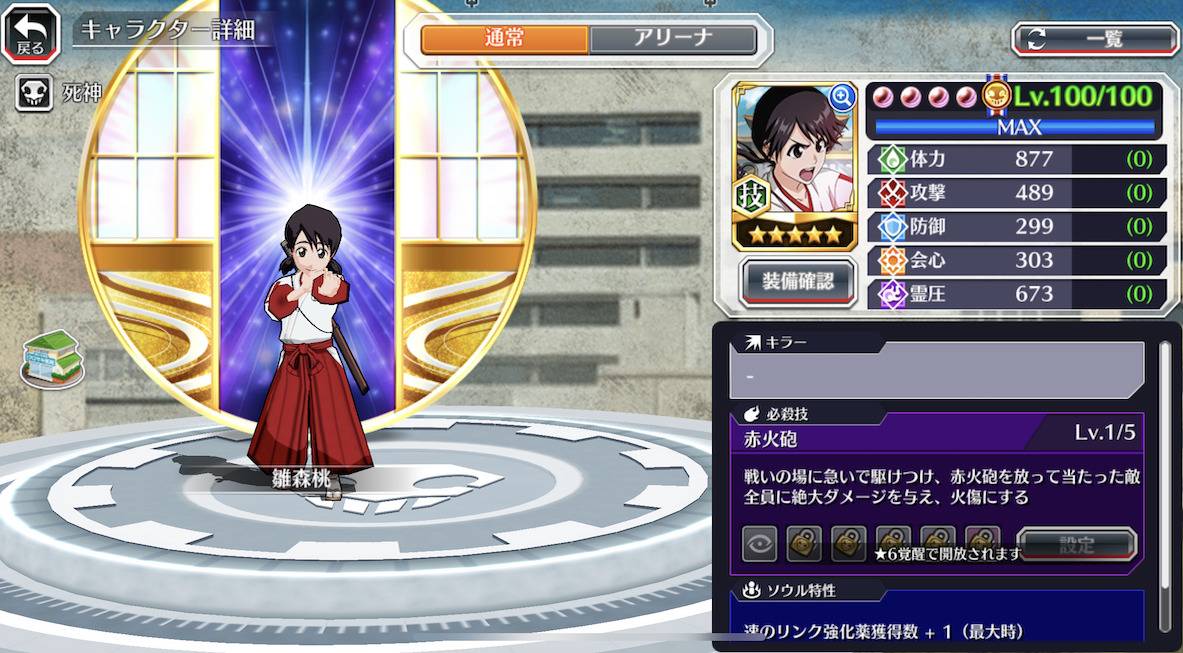Tap the green building icon
This screenshot has width=1183, height=653.
pyautogui.click(x=54, y=357)
